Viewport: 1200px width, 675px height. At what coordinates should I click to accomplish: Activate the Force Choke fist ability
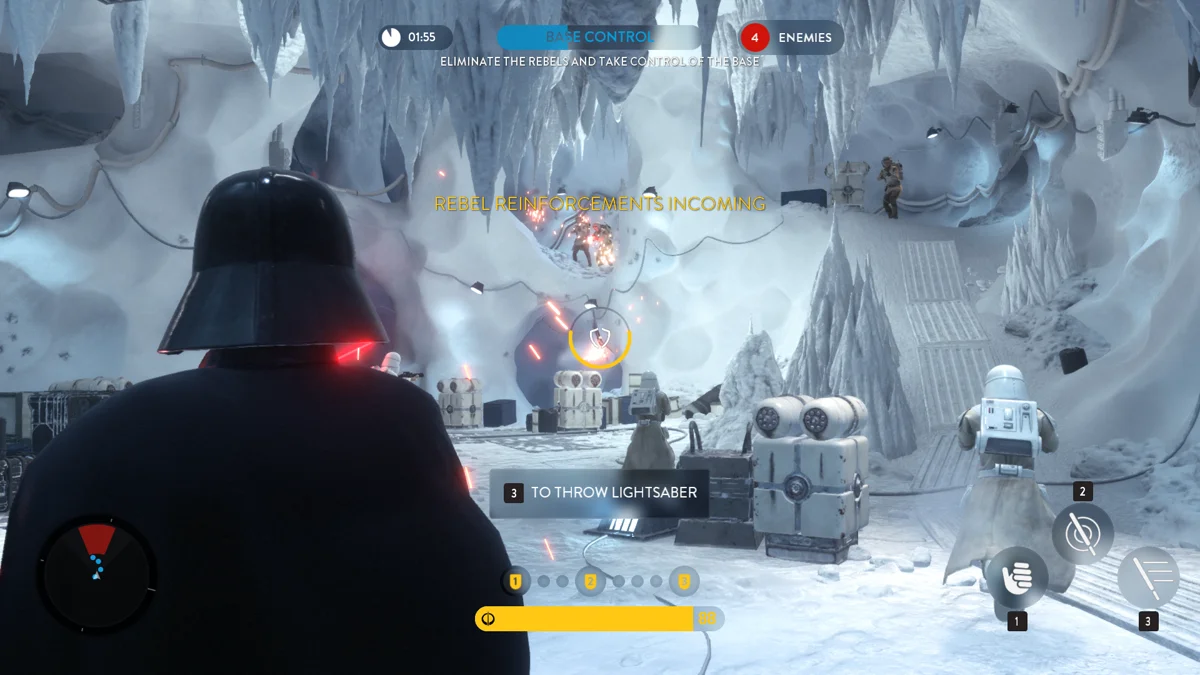[1017, 577]
